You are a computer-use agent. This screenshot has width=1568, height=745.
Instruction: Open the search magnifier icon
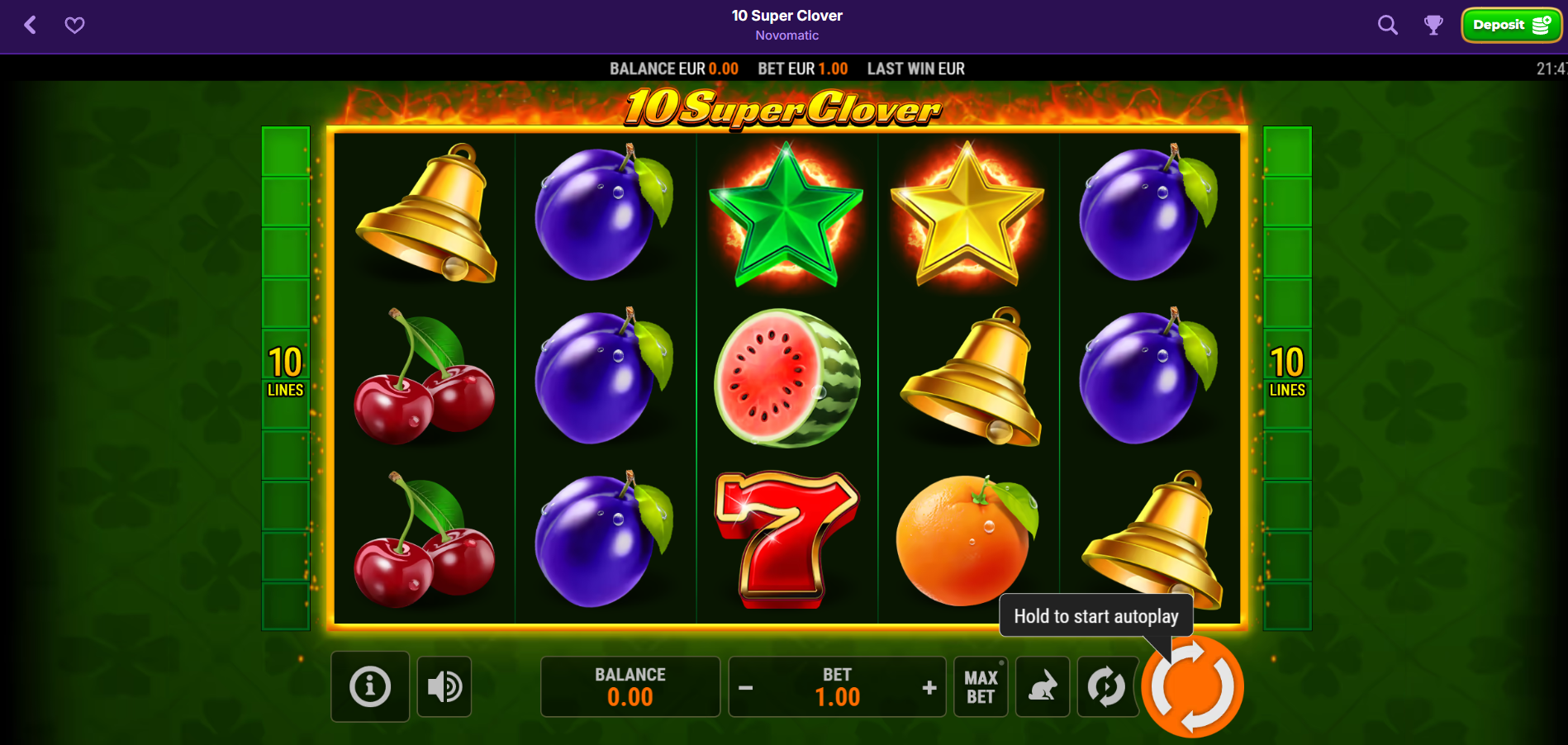[x=1388, y=25]
